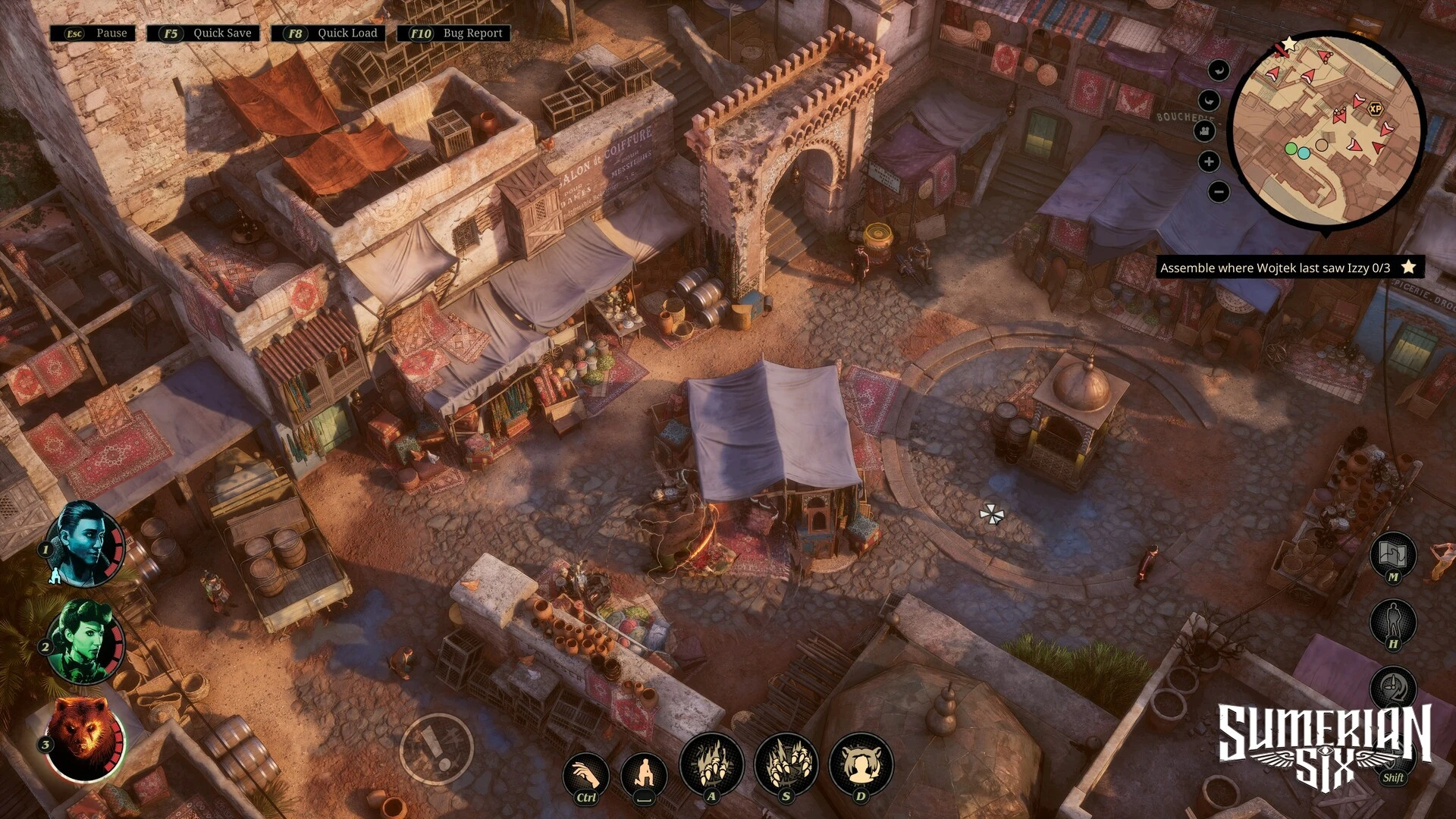Open the Bug Report
Screen dimensions: 1456x819
click(x=454, y=33)
